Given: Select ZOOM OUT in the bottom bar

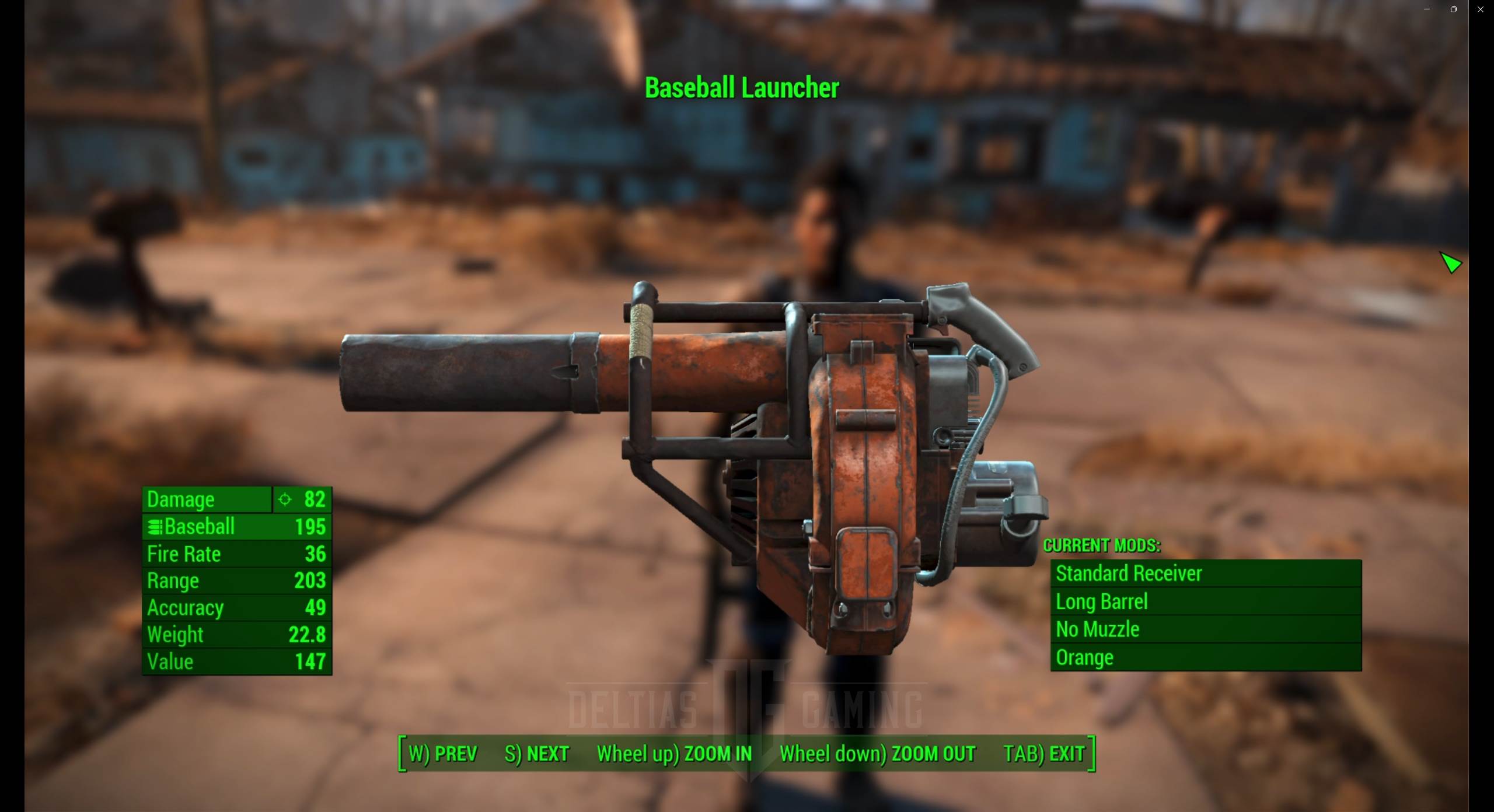Looking at the screenshot, I should (877, 754).
